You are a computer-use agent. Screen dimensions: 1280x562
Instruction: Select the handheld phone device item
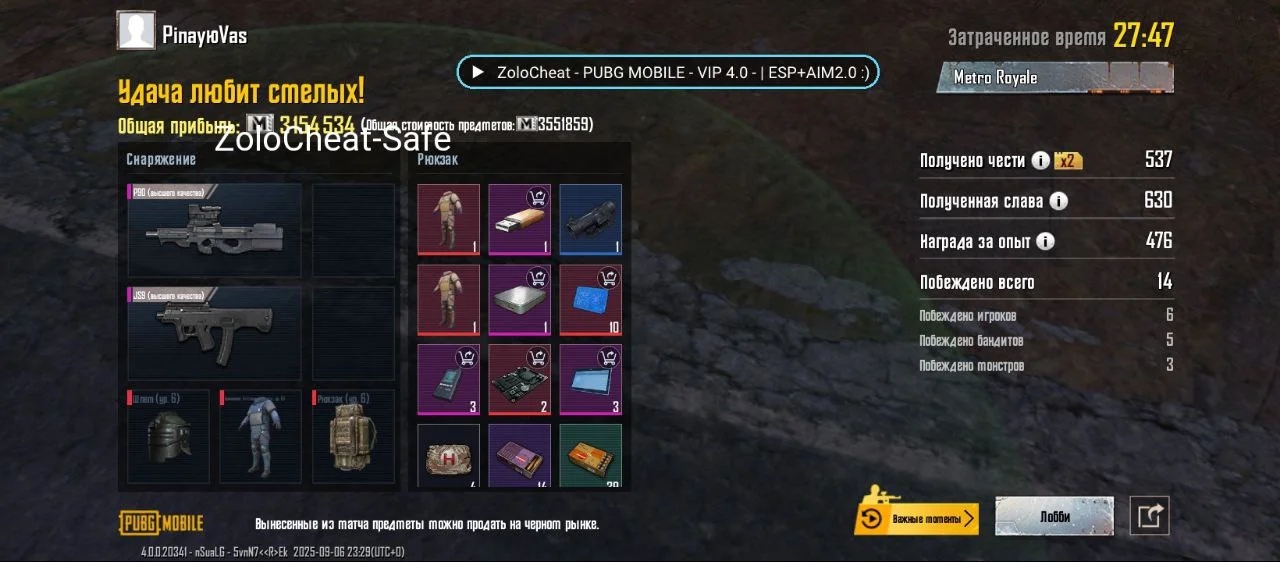coord(448,379)
